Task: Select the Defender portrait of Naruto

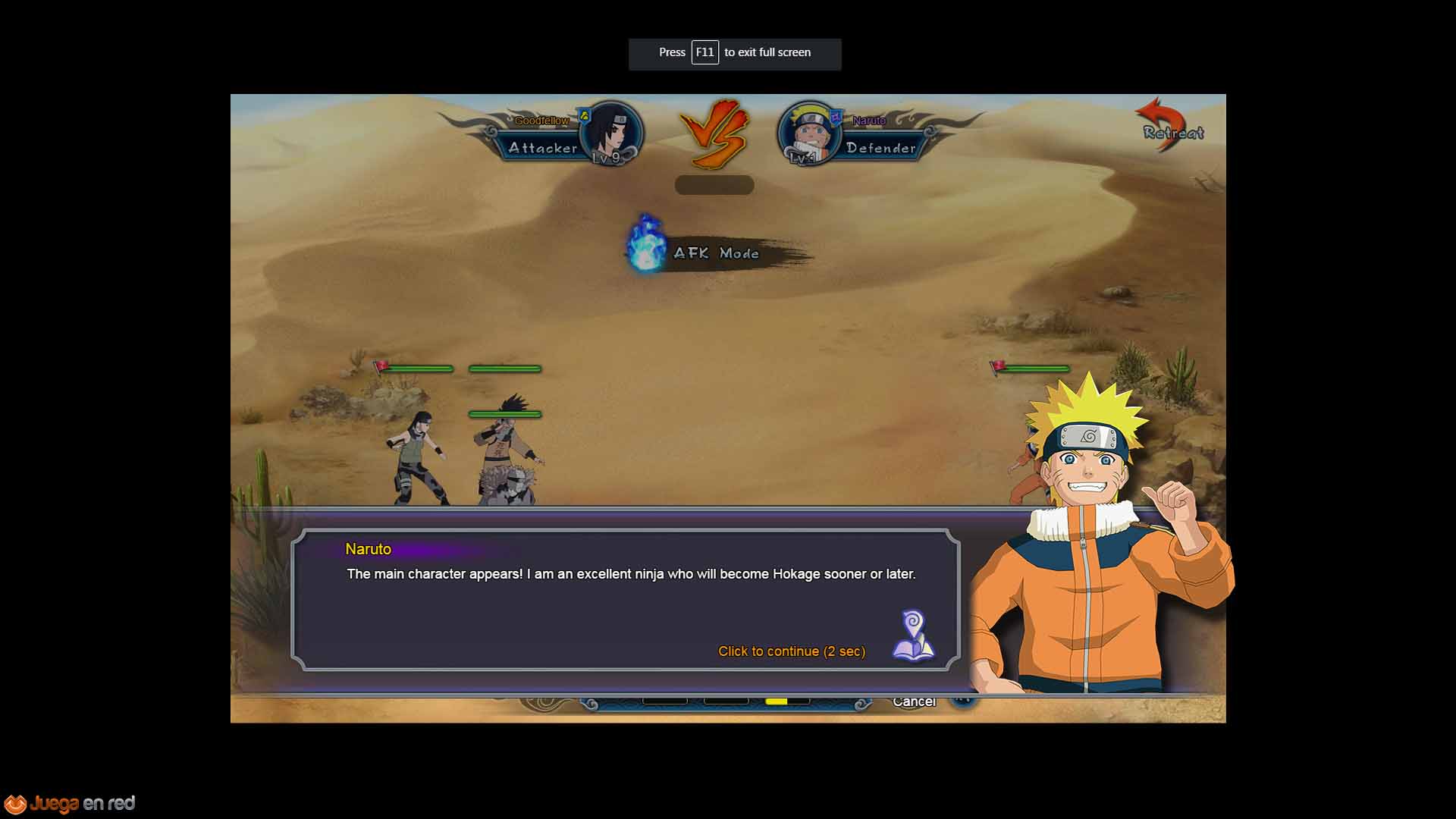Action: (810, 133)
